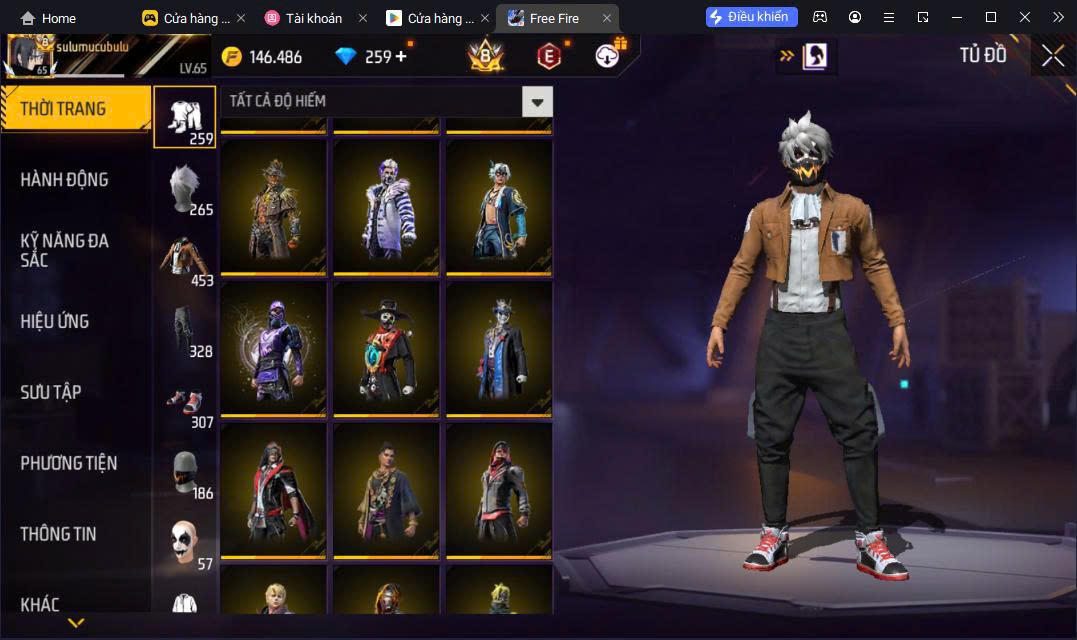Close the wardrobe with the X button
The width and height of the screenshot is (1077, 640).
[x=1052, y=56]
